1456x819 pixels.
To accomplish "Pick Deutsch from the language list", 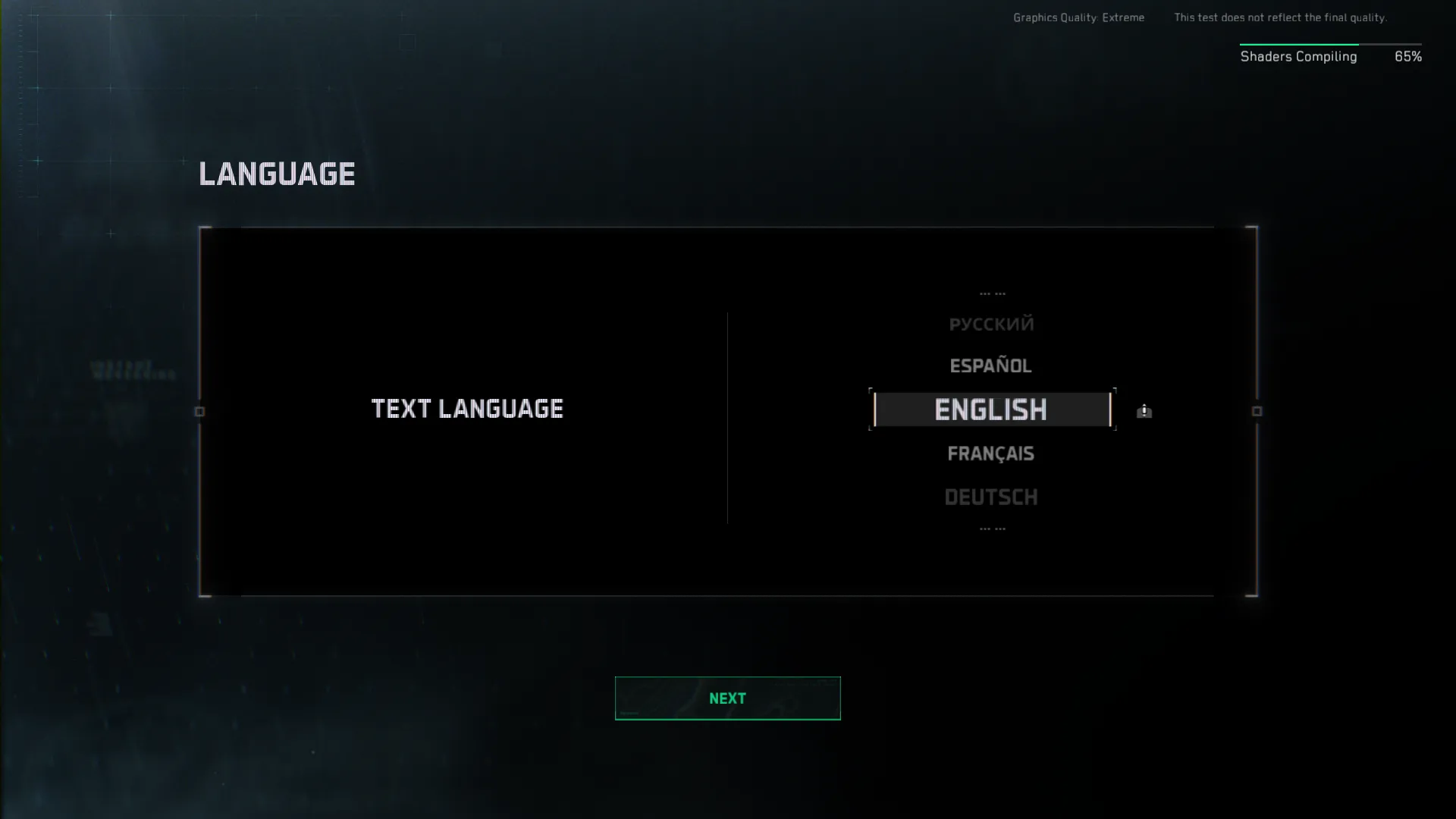I will (x=990, y=497).
